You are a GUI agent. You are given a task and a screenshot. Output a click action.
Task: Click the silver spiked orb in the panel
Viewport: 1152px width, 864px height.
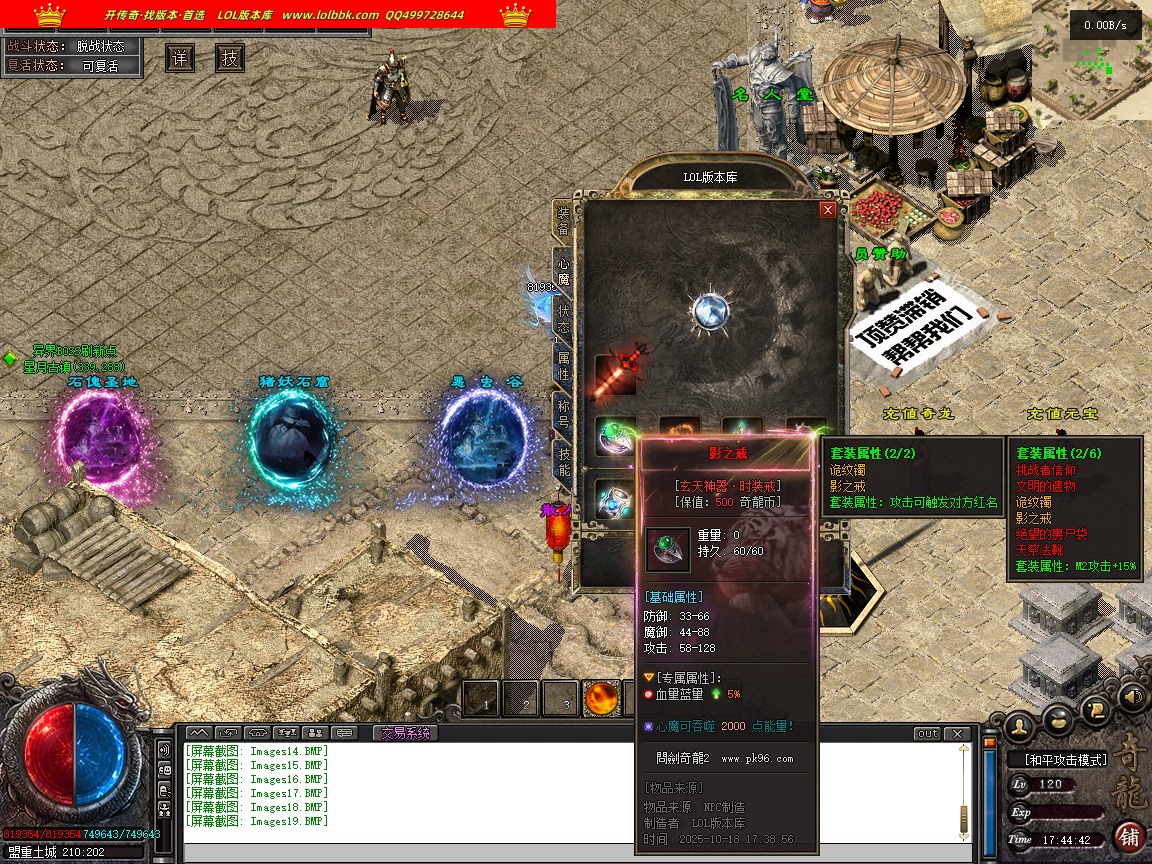pyautogui.click(x=711, y=310)
